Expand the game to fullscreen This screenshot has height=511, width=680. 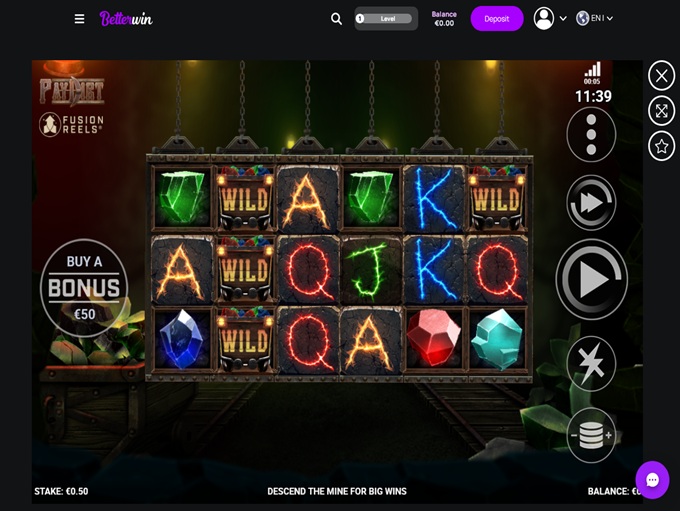[x=661, y=111]
